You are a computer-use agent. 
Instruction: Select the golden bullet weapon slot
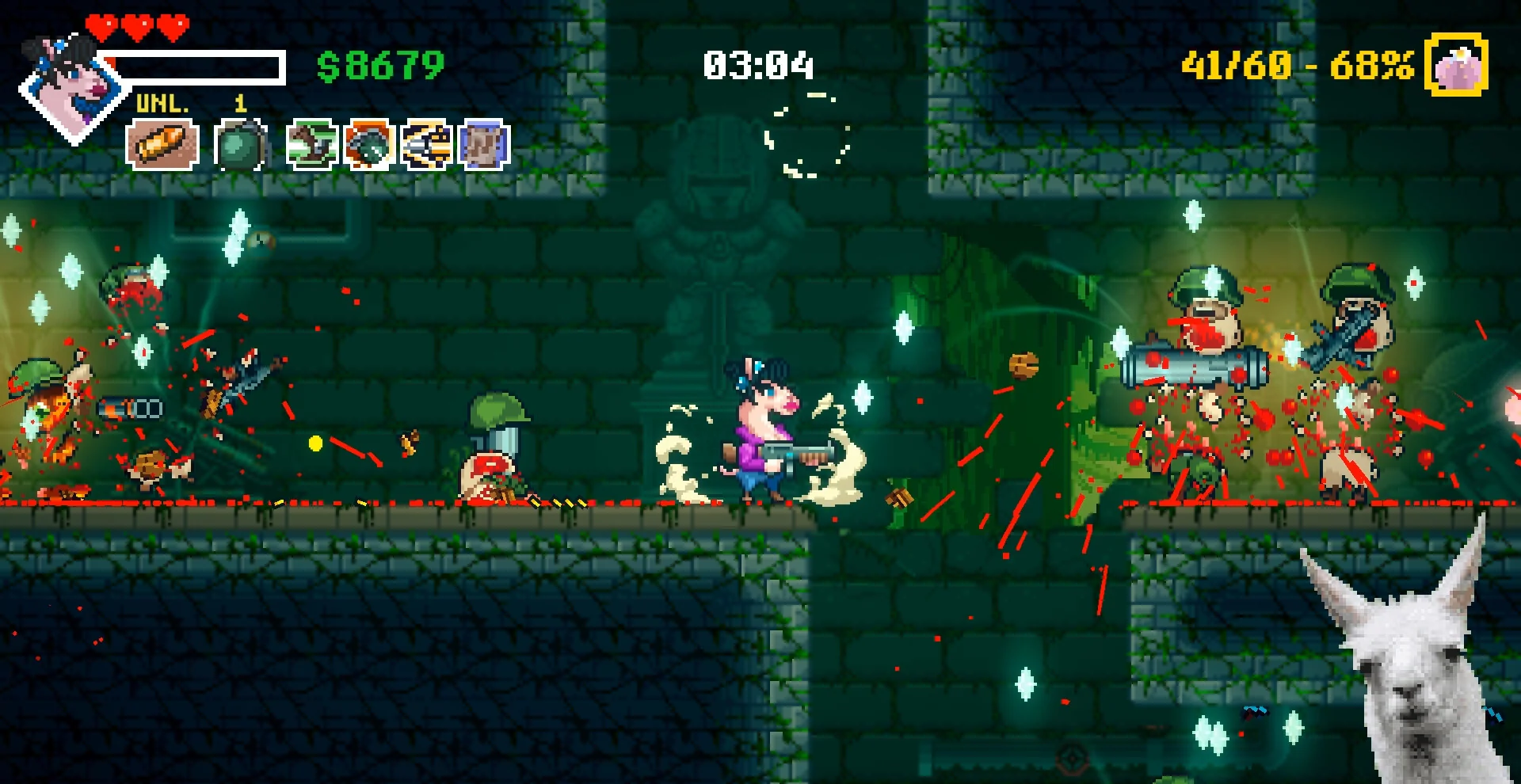[x=162, y=145]
